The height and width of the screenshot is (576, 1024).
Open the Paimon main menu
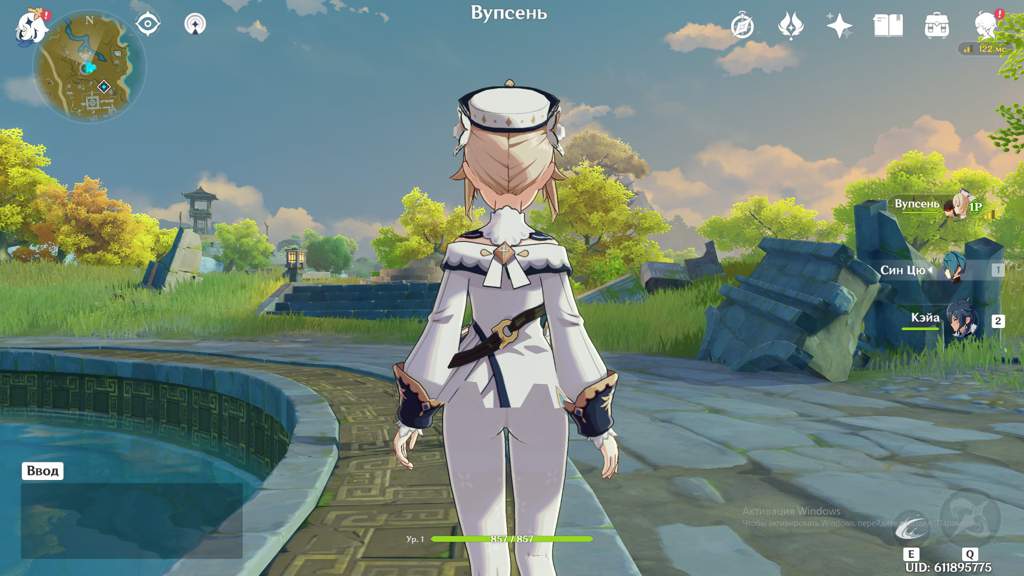click(x=30, y=26)
